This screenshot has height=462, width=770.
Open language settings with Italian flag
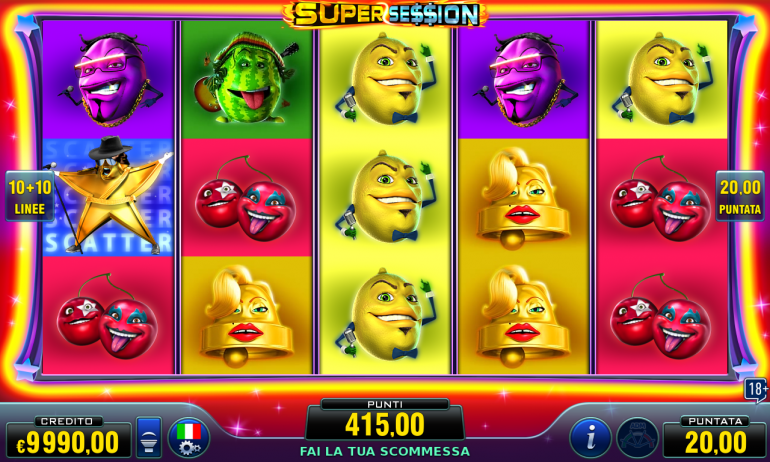tap(189, 438)
